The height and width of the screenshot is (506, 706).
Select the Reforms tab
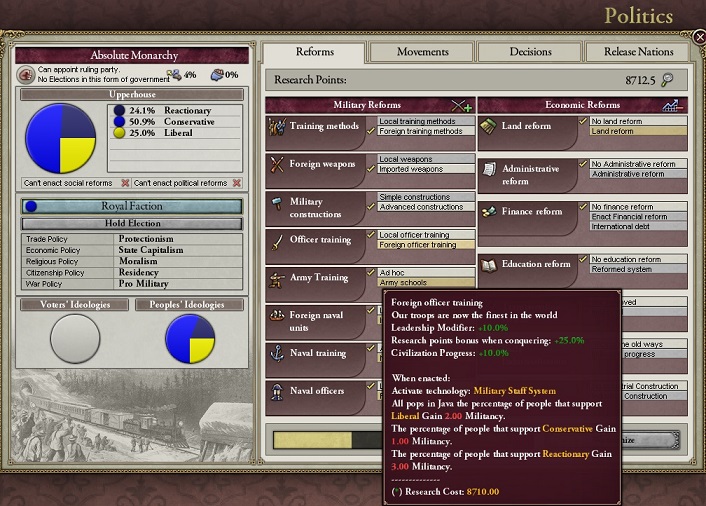[314, 52]
